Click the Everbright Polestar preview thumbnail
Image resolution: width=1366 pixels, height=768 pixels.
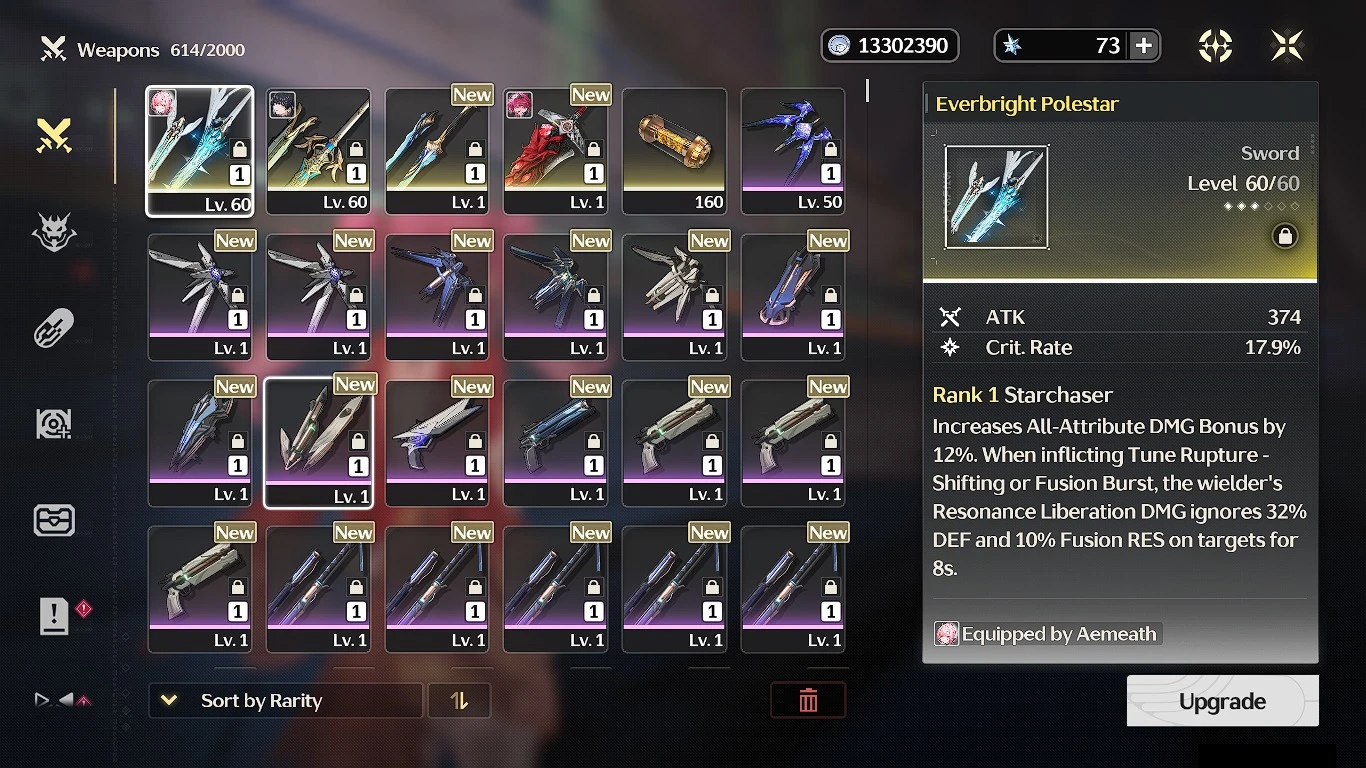pyautogui.click(x=996, y=197)
